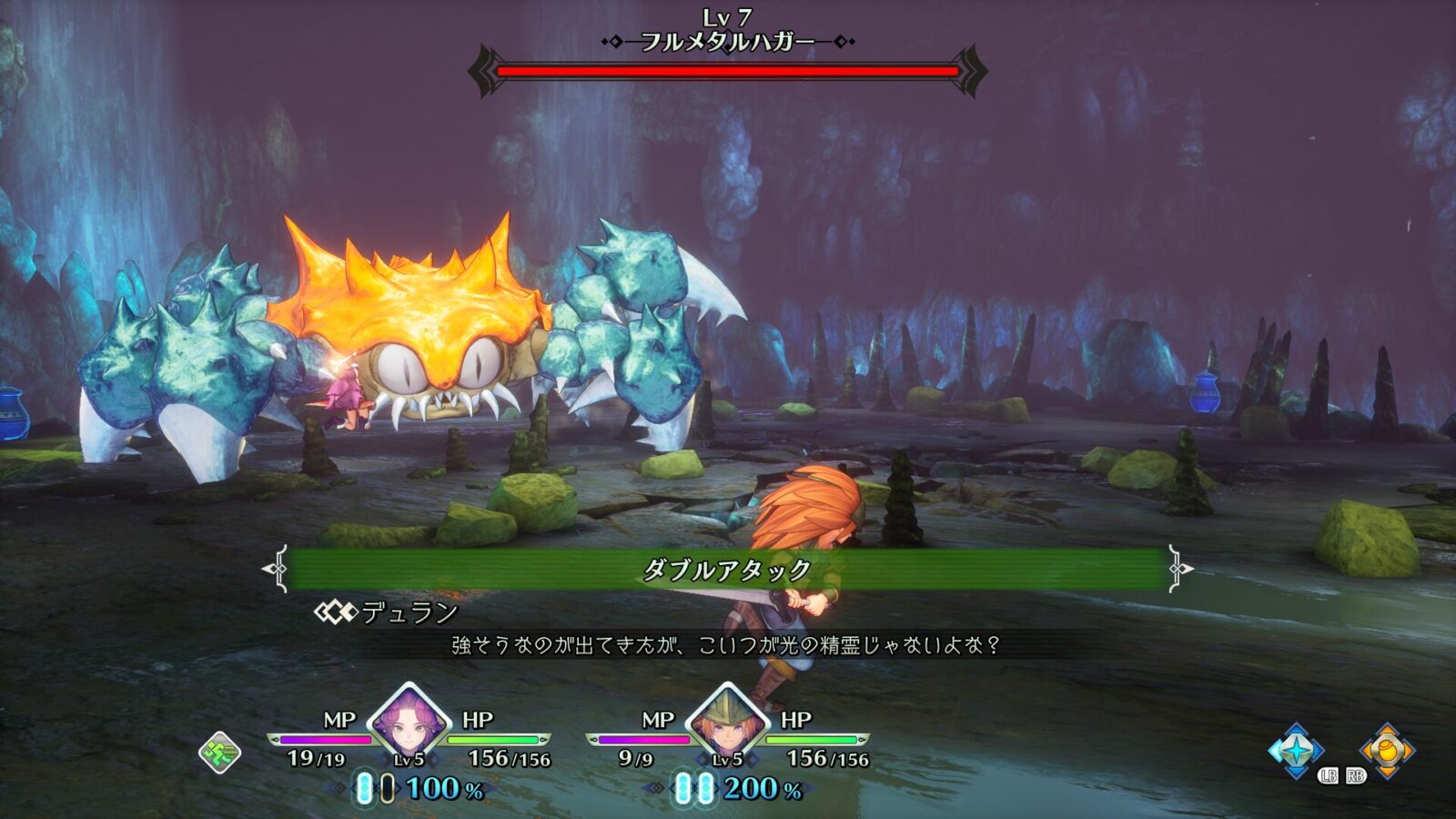Click the green running figure icon
This screenshot has height=819, width=1456.
pos(220,753)
